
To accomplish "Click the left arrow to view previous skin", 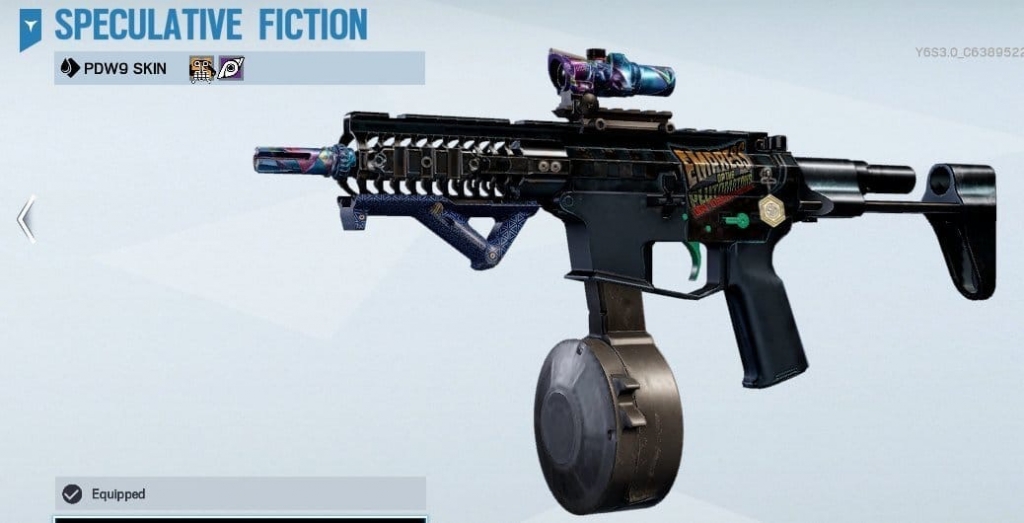I will (26, 219).
